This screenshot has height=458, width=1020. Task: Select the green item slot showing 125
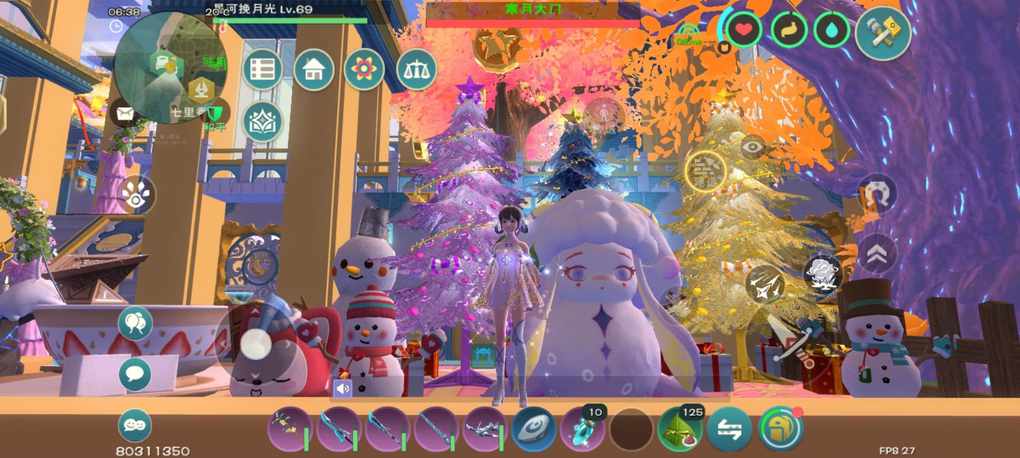pos(680,429)
